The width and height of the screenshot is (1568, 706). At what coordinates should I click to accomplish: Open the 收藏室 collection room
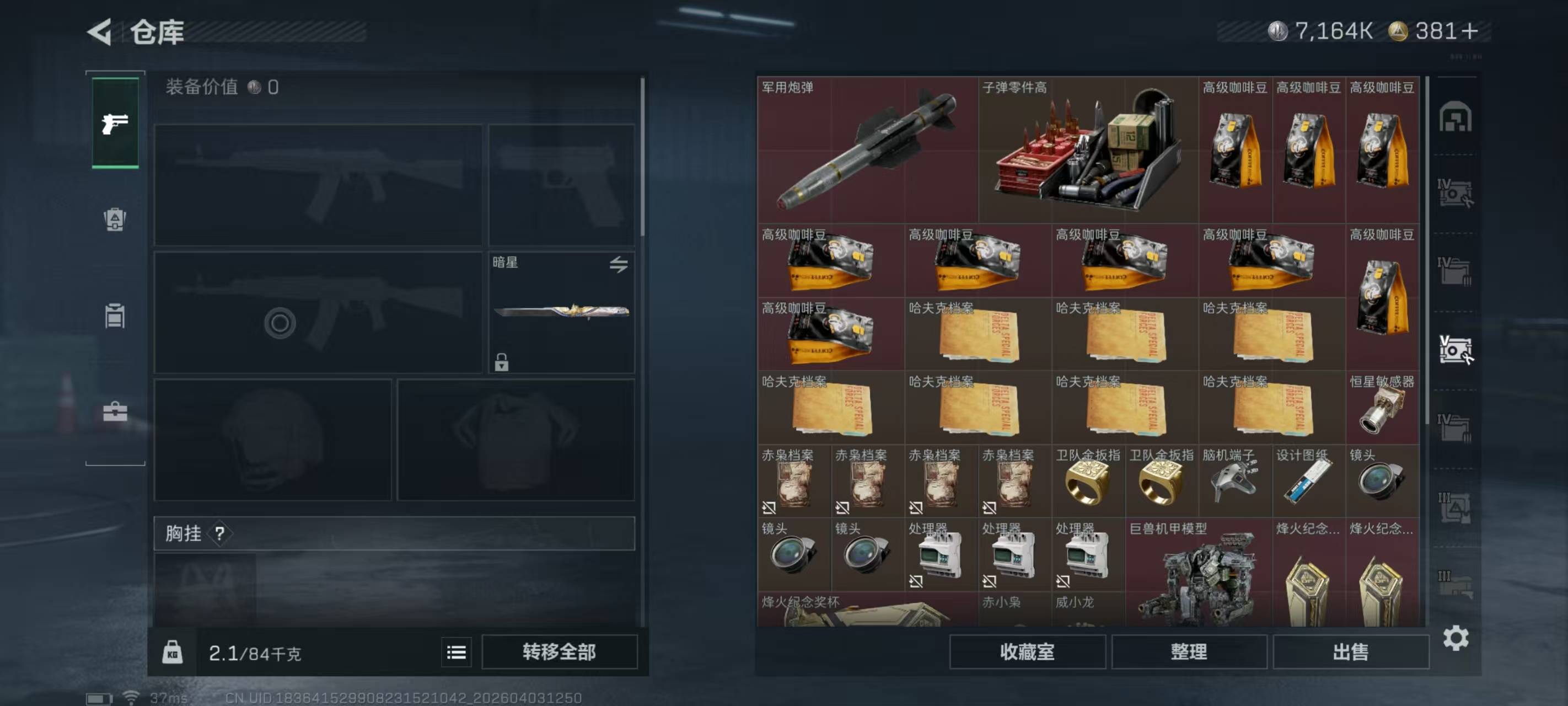[x=1027, y=652]
